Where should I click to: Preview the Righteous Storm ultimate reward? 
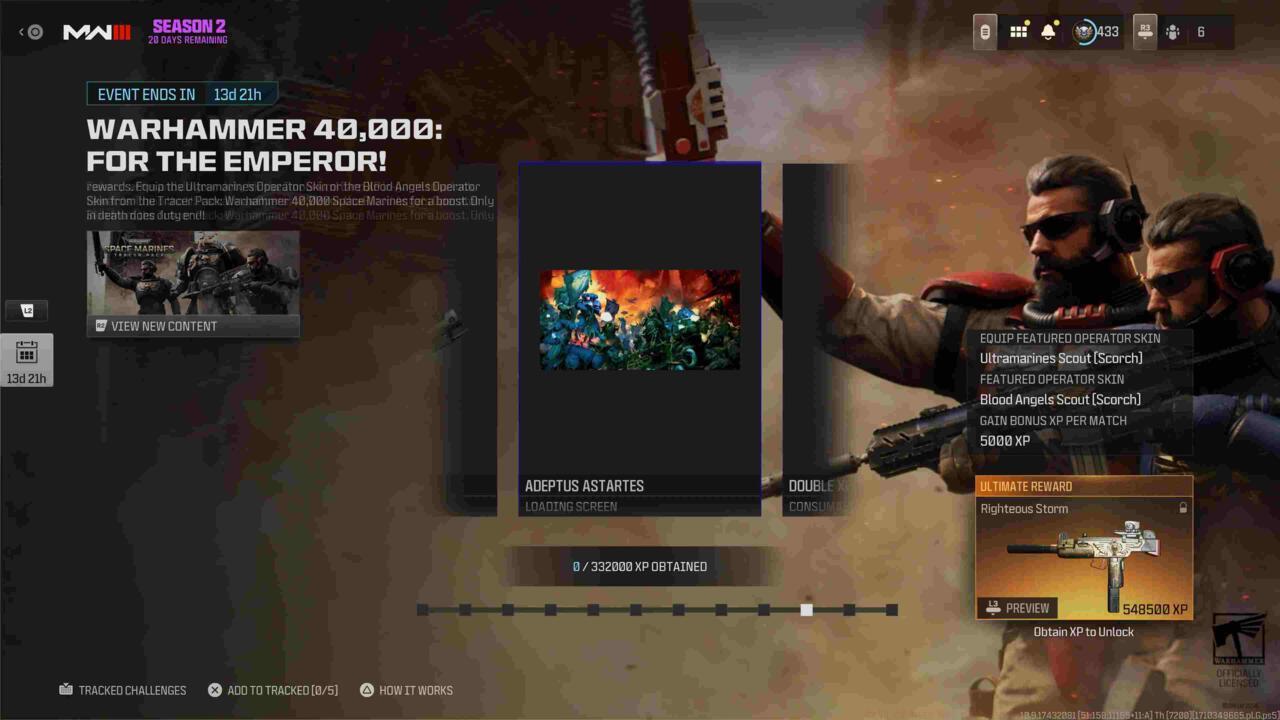(1017, 608)
